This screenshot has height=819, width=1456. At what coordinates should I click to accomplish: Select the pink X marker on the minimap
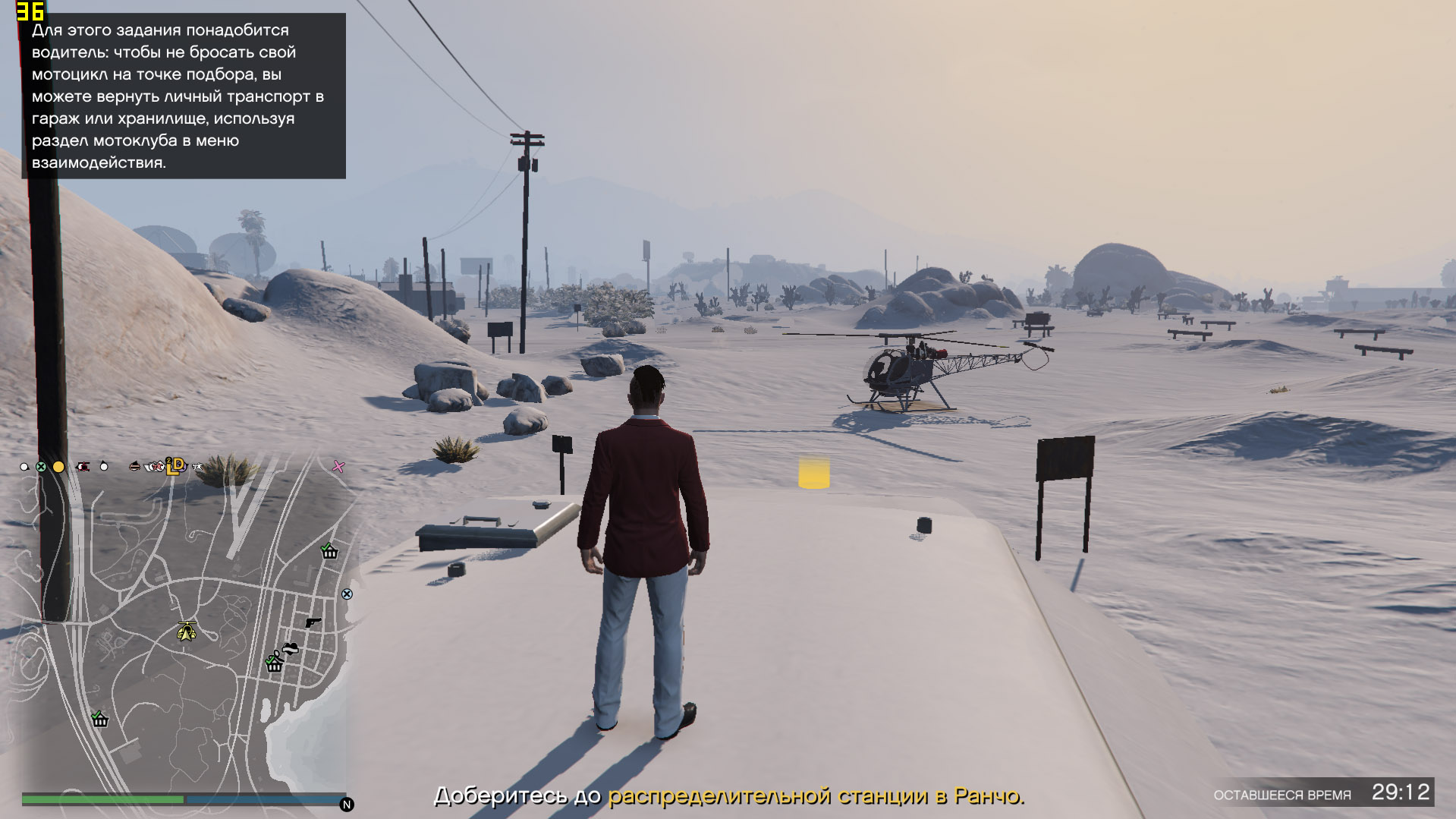coord(338,467)
